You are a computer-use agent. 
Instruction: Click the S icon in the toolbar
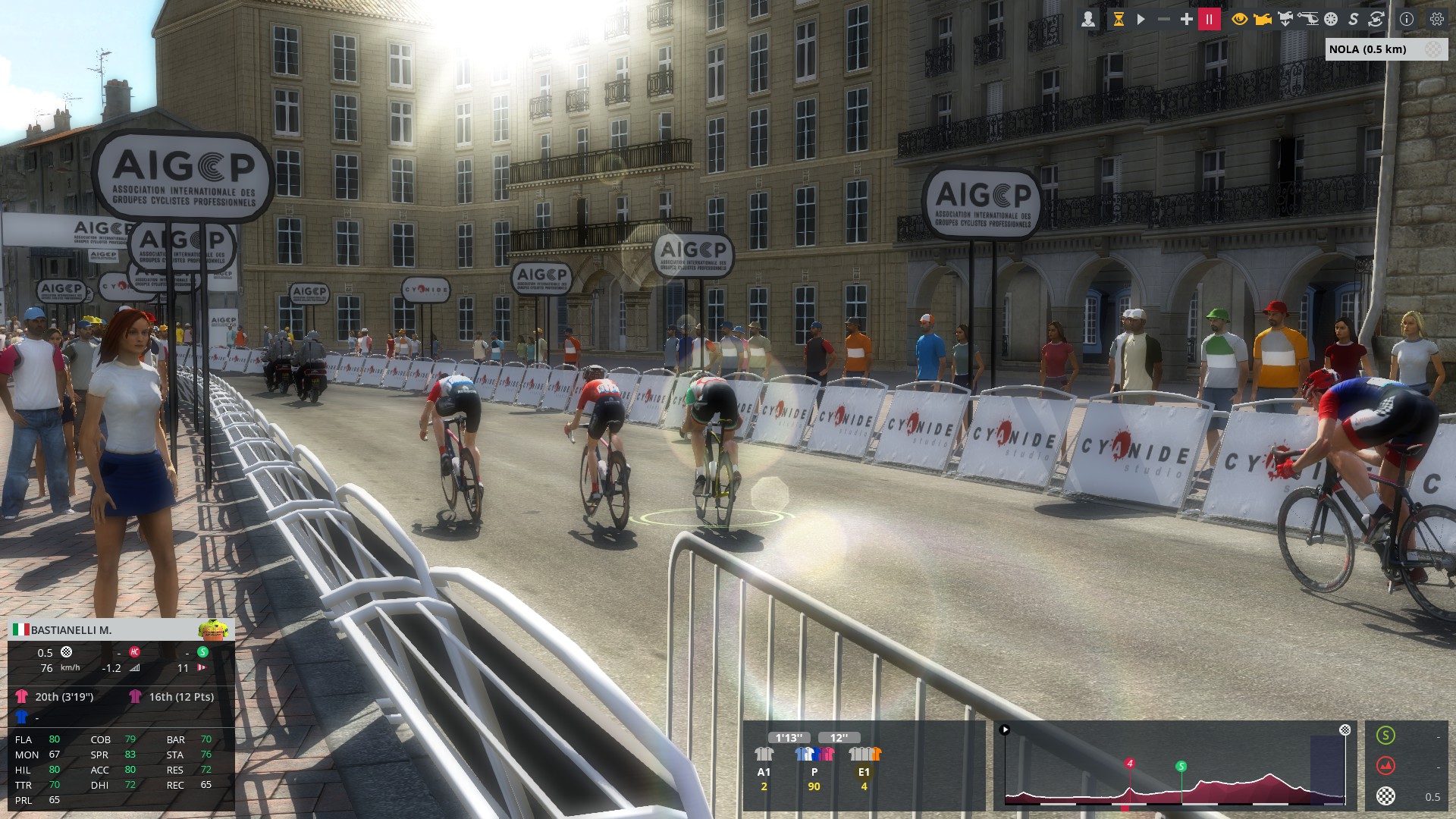pyautogui.click(x=1353, y=20)
